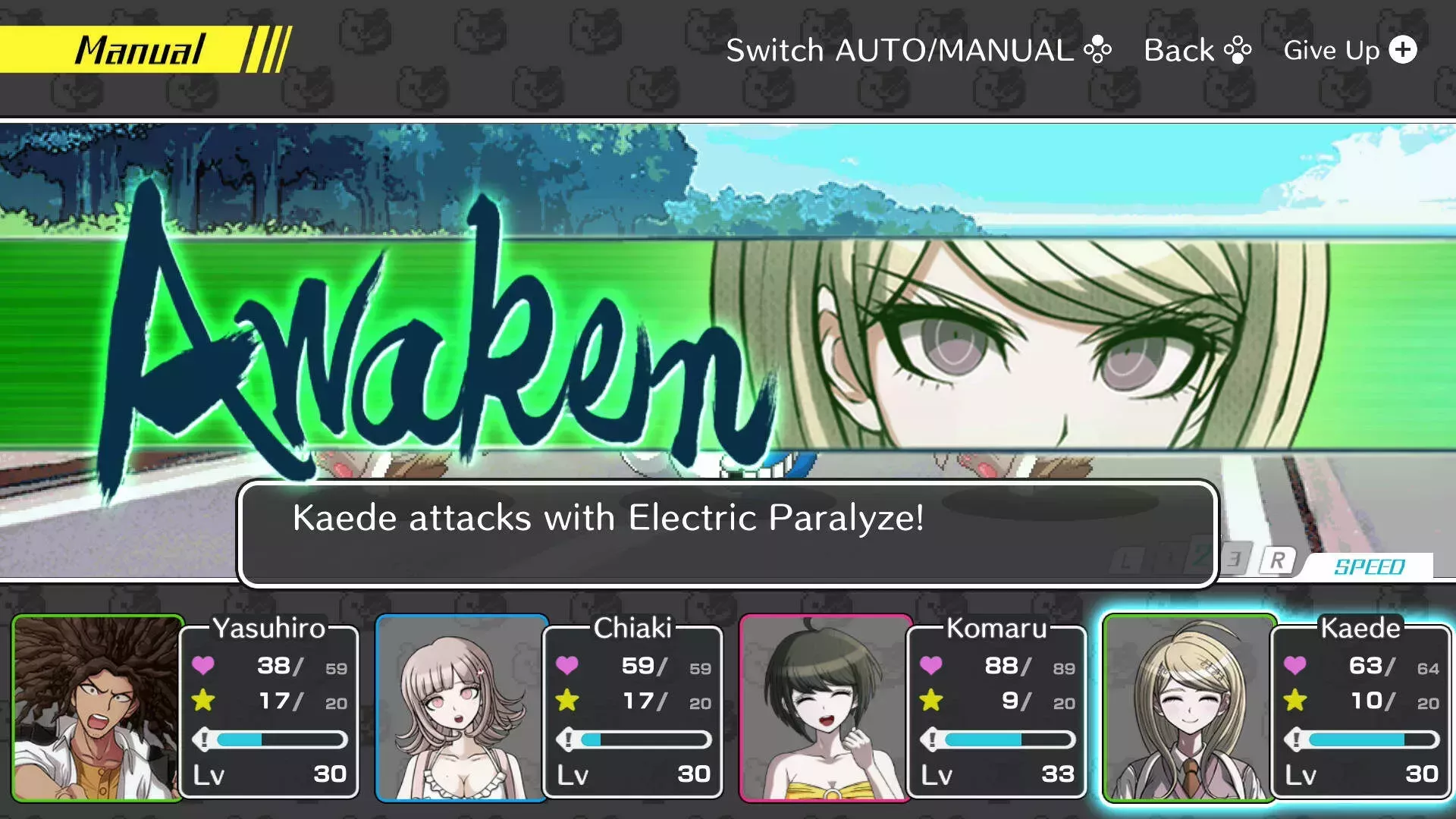The height and width of the screenshot is (819, 1456).
Task: Select Yasuhiro's portrait
Action: [x=97, y=708]
